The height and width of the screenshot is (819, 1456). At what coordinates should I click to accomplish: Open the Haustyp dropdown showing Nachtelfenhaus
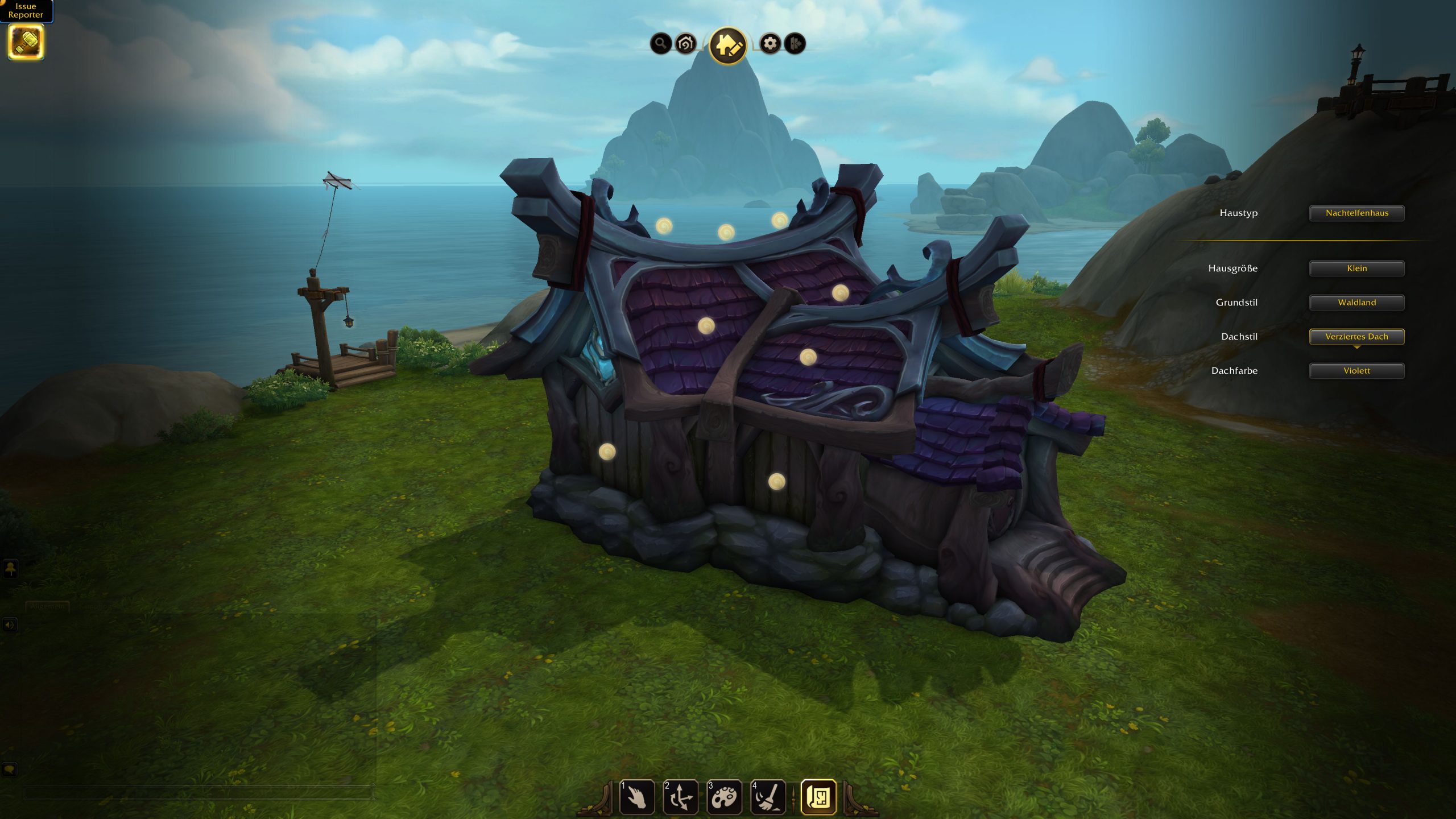pos(1356,213)
